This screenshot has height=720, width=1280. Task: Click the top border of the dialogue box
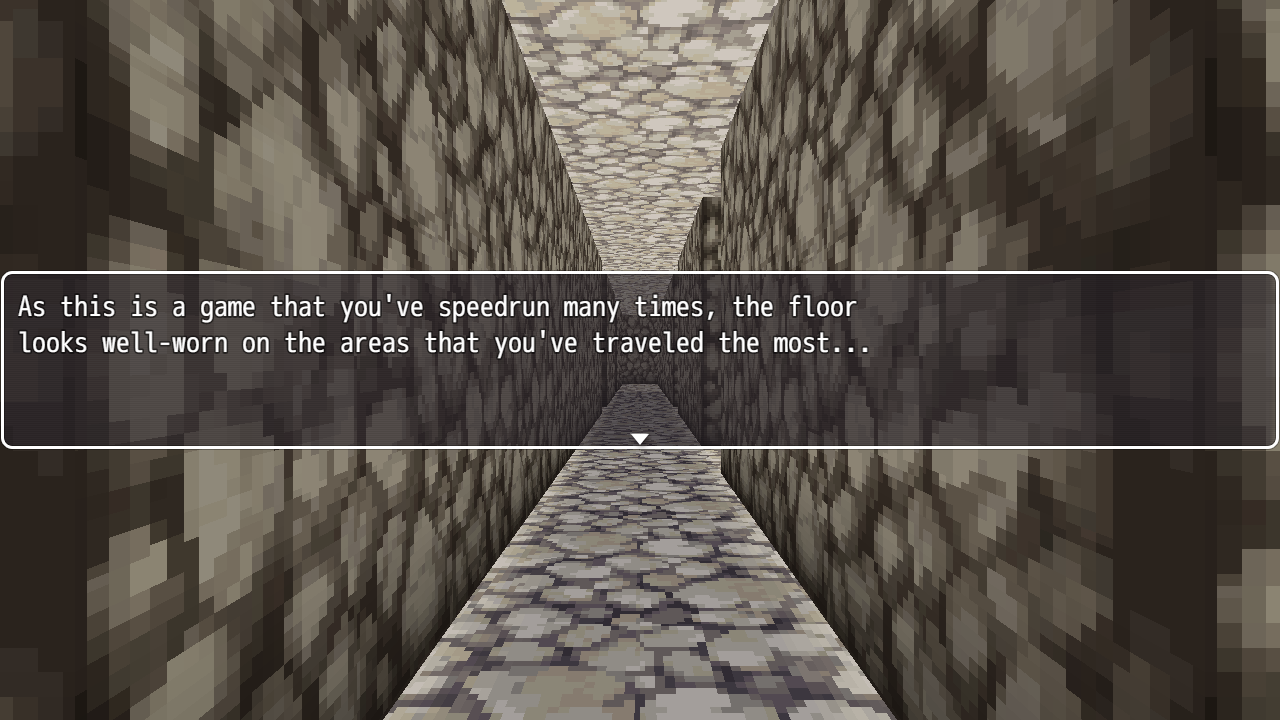[640, 272]
